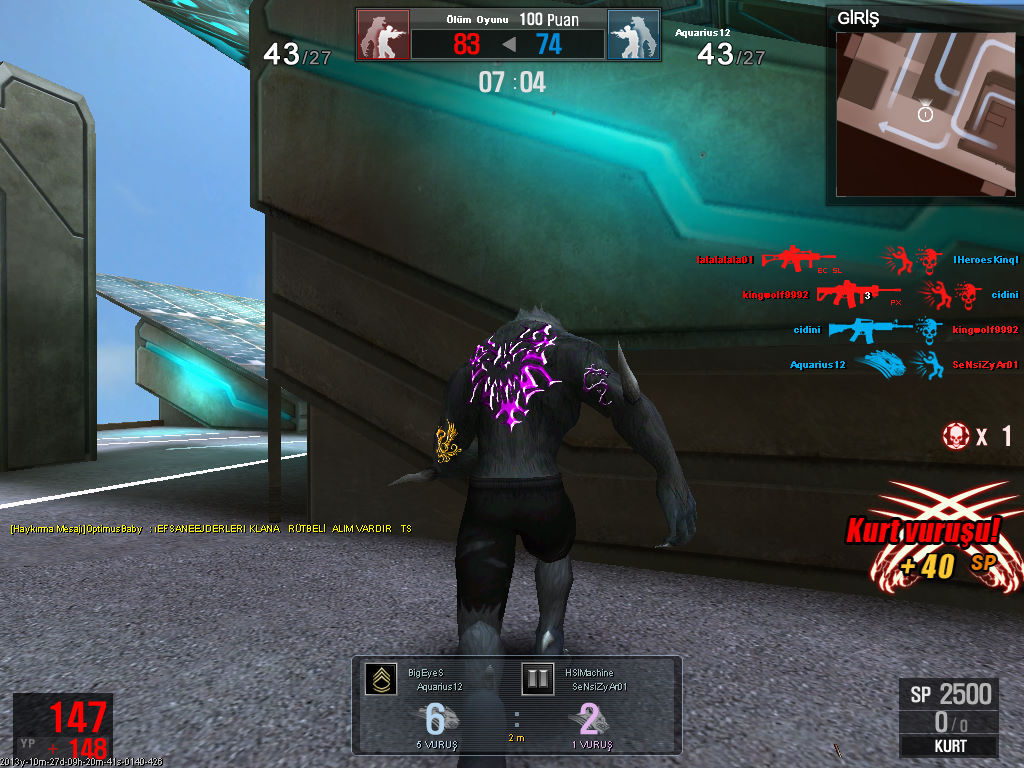Image resolution: width=1024 pixels, height=768 pixels.
Task: Open the OptimusBaby shout chat message
Action: tap(211, 528)
